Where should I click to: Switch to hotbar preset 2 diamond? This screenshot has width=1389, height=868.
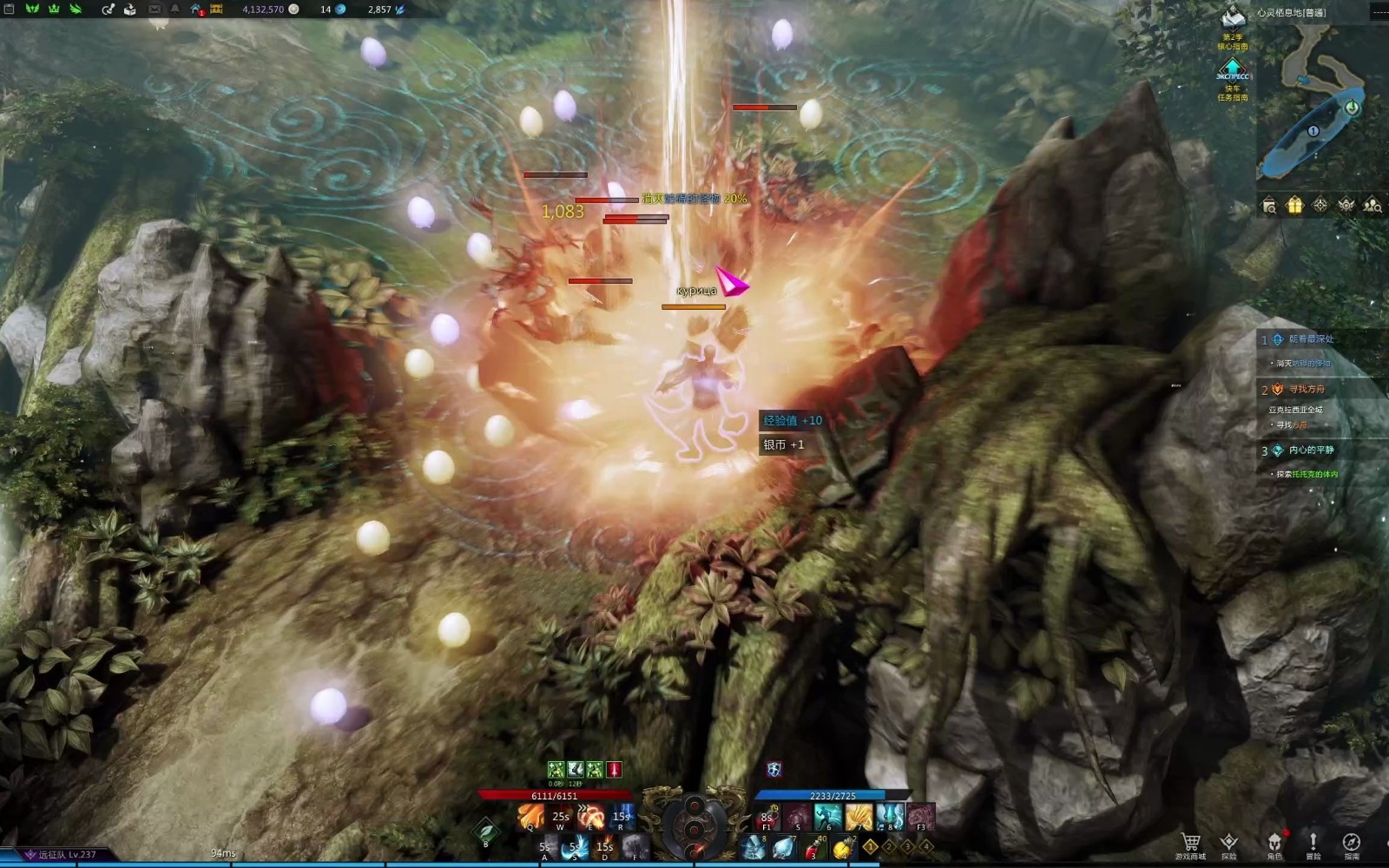(889, 845)
